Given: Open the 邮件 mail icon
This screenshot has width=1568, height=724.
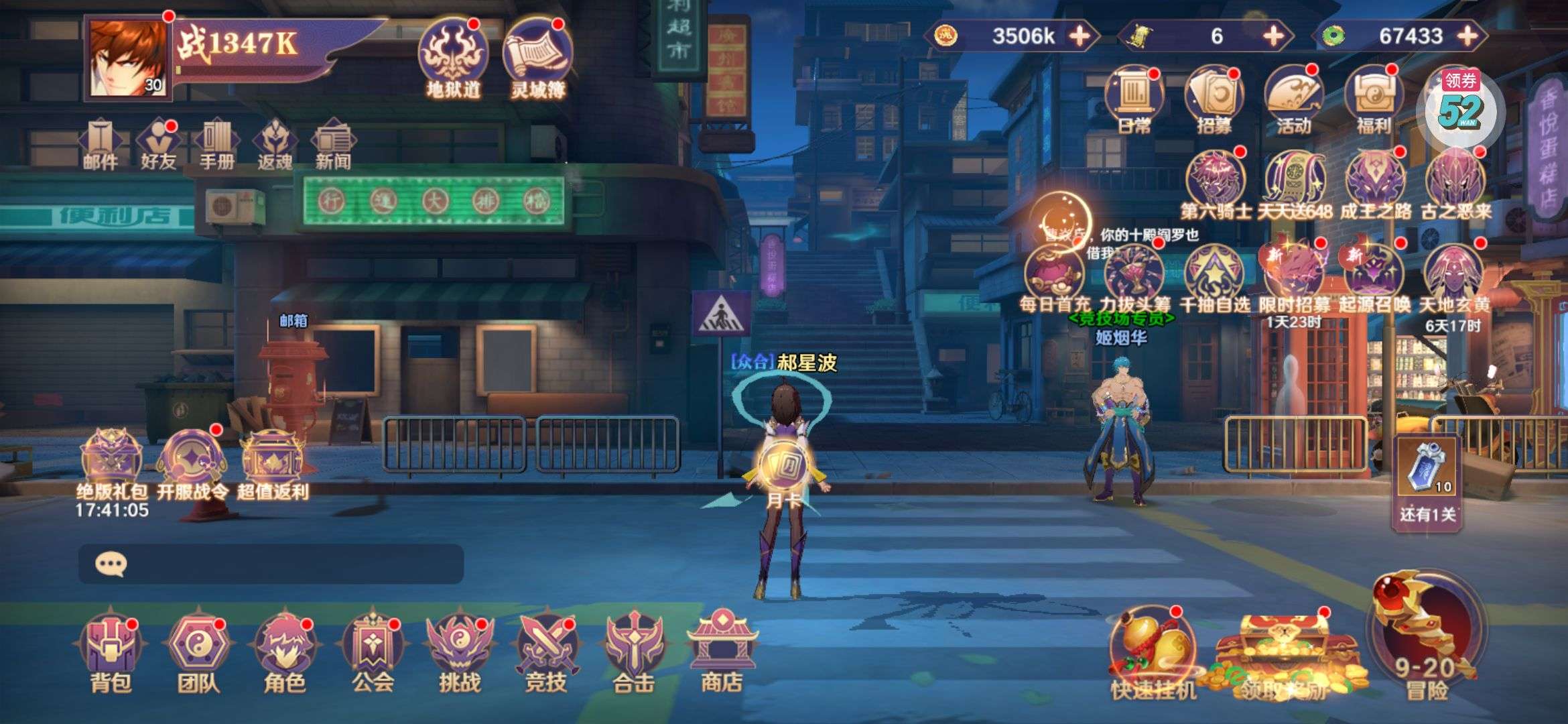Looking at the screenshot, I should (x=101, y=144).
